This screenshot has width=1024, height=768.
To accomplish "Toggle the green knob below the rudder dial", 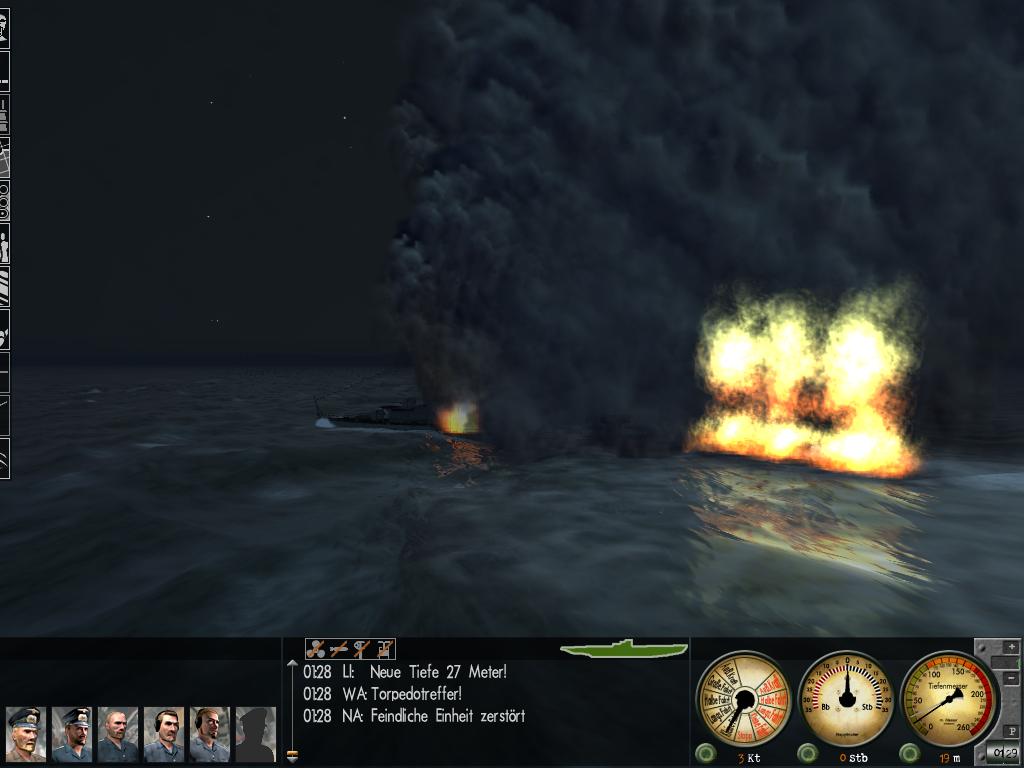I will click(x=808, y=753).
